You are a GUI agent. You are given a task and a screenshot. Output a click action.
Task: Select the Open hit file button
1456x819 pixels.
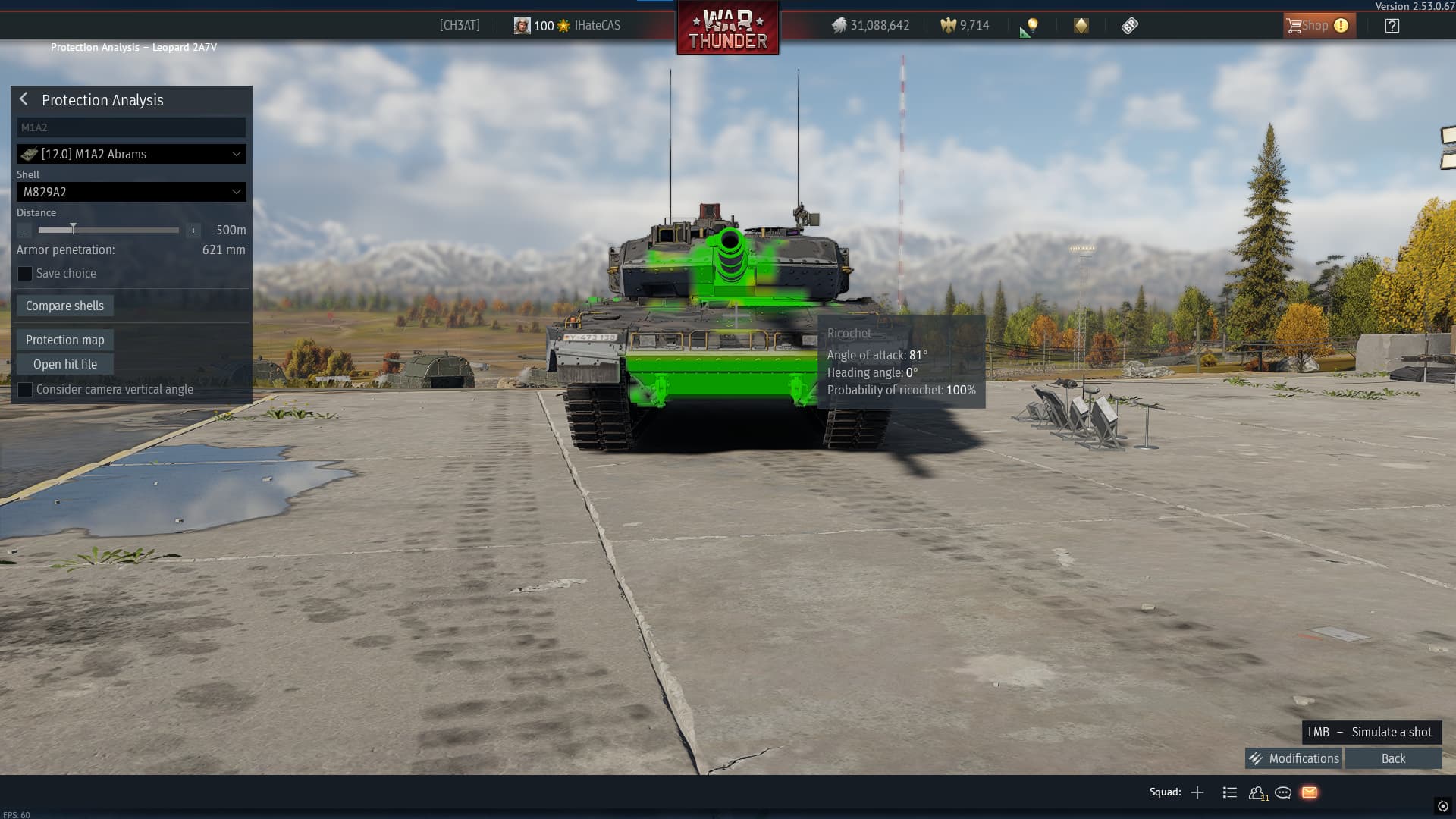64,364
